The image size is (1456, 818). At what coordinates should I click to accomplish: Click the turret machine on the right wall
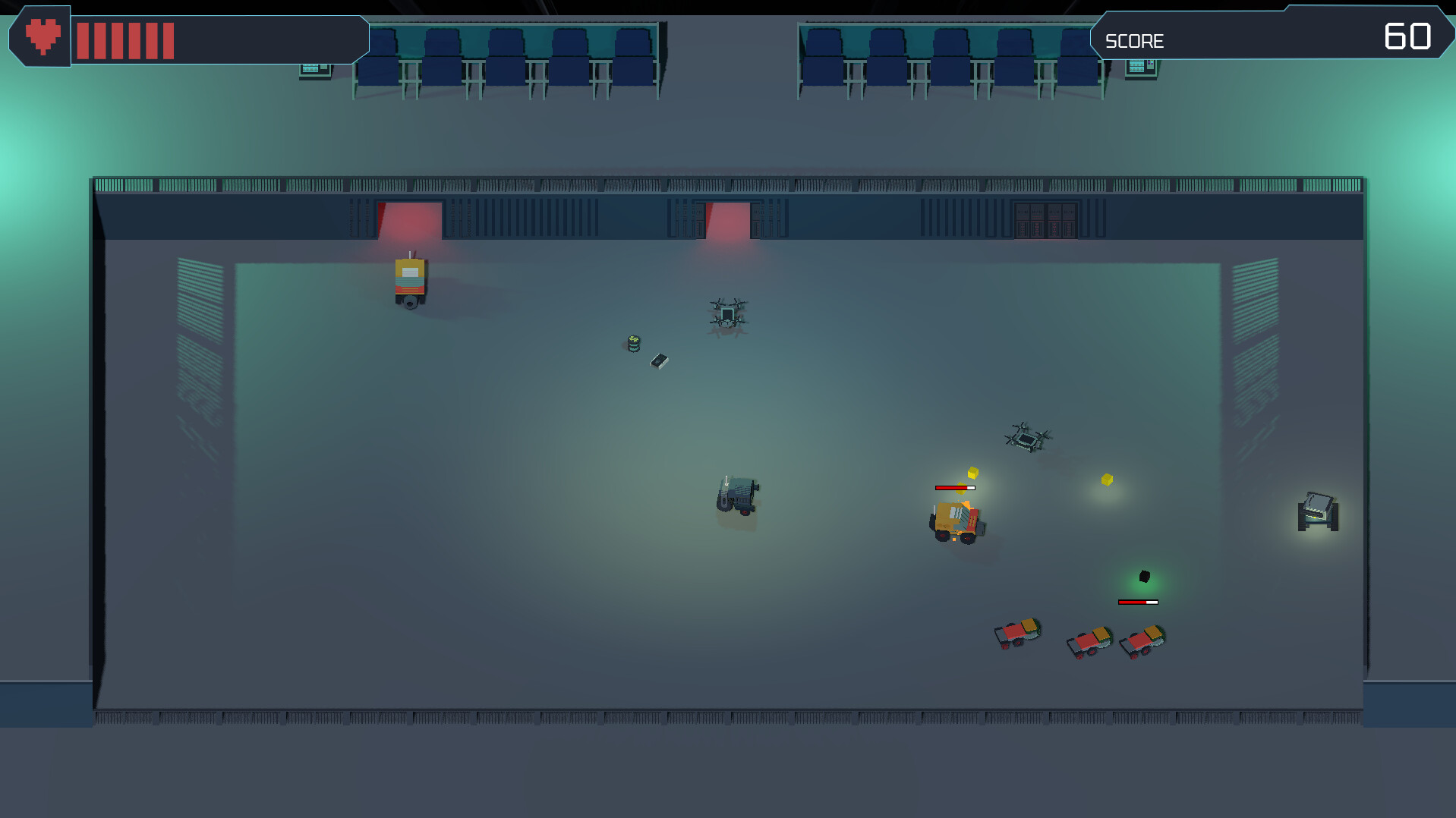coord(1317,512)
